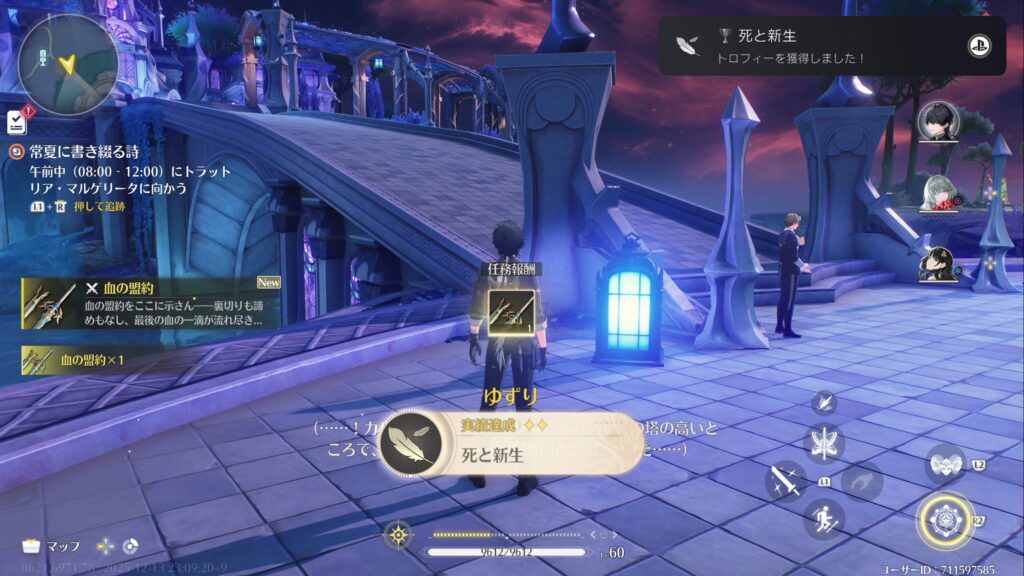Screen dimensions: 1024x576
Task: Trigger the running figure dash icon
Action: [x=825, y=519]
